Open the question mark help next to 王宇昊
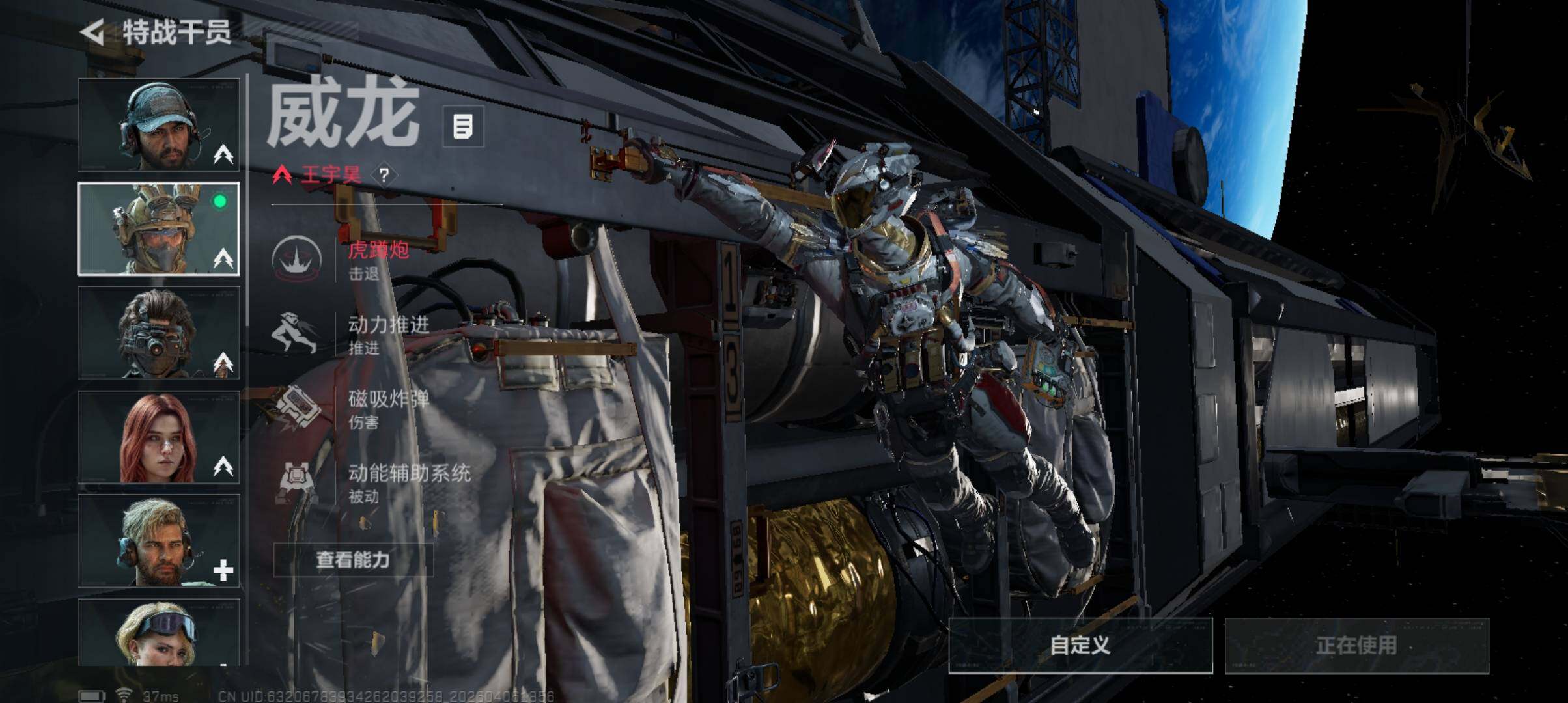 (384, 174)
